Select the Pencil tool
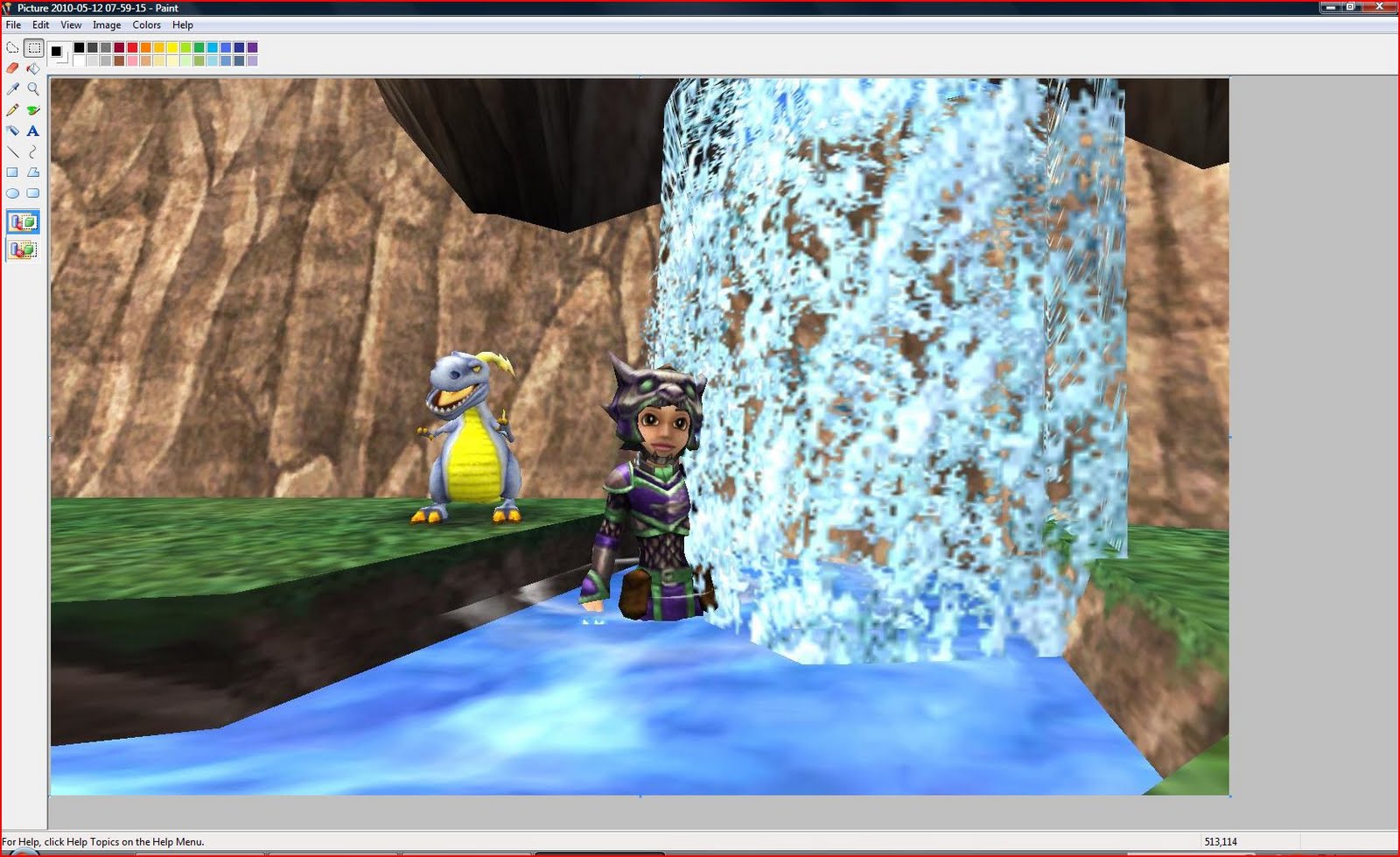Viewport: 1400px width, 857px height. coord(12,109)
